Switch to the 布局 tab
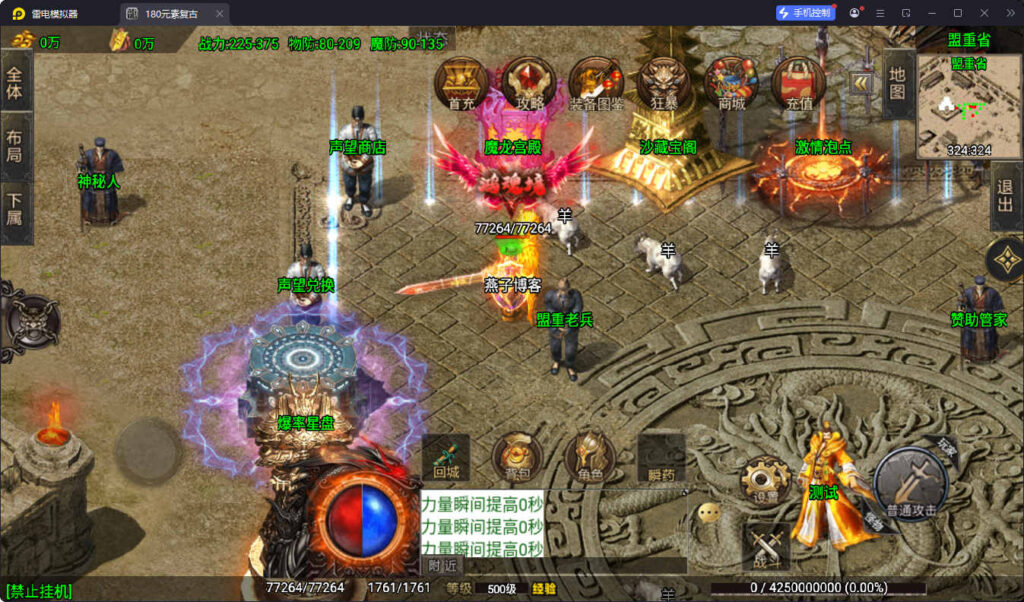 click(15, 147)
